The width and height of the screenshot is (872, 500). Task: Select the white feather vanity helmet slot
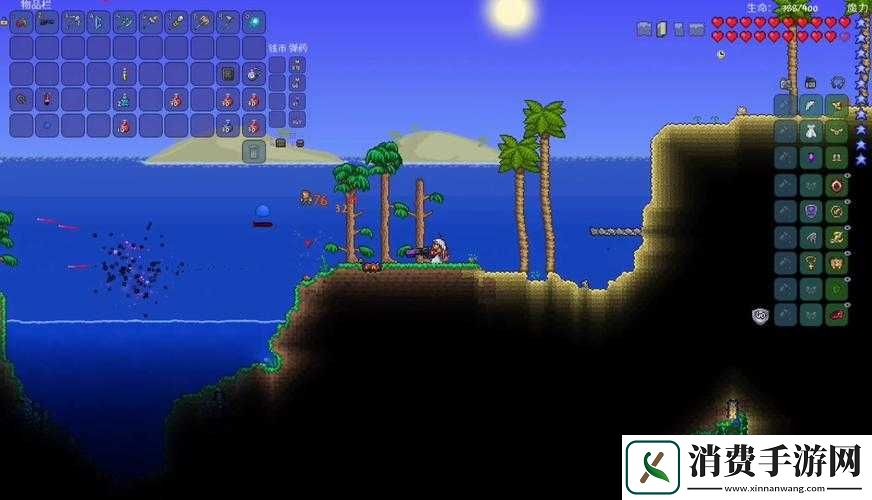811,105
